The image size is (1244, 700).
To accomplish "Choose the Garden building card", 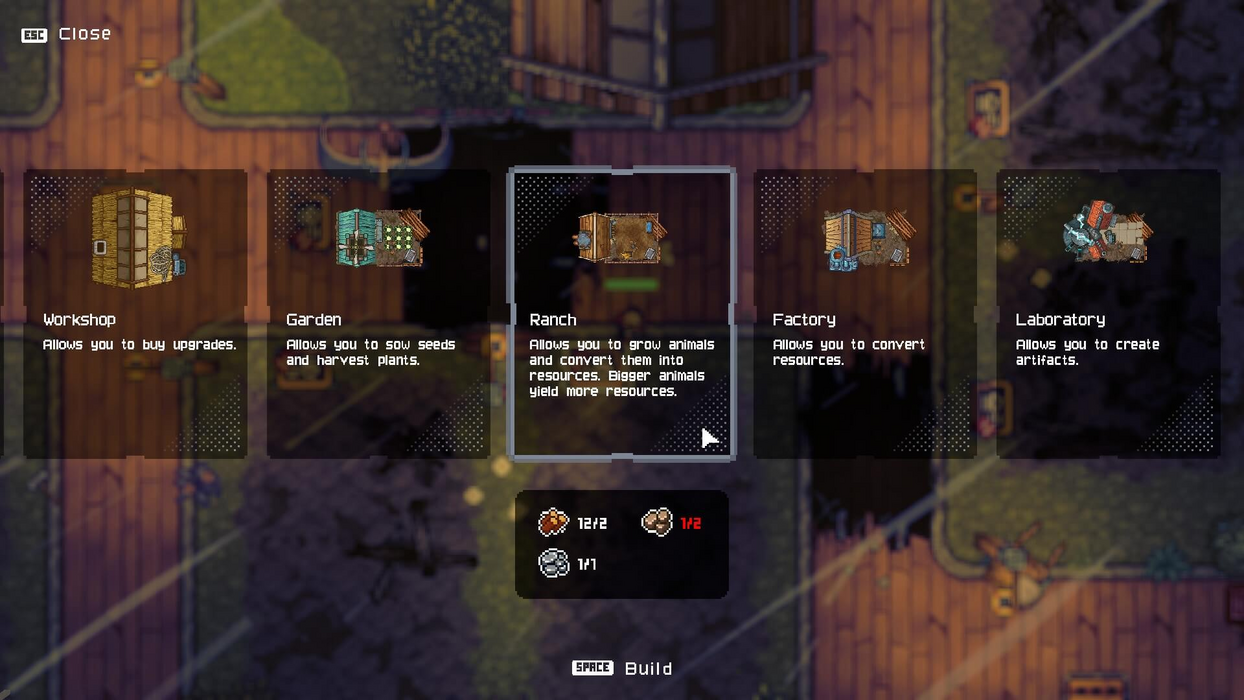I will pos(378,313).
